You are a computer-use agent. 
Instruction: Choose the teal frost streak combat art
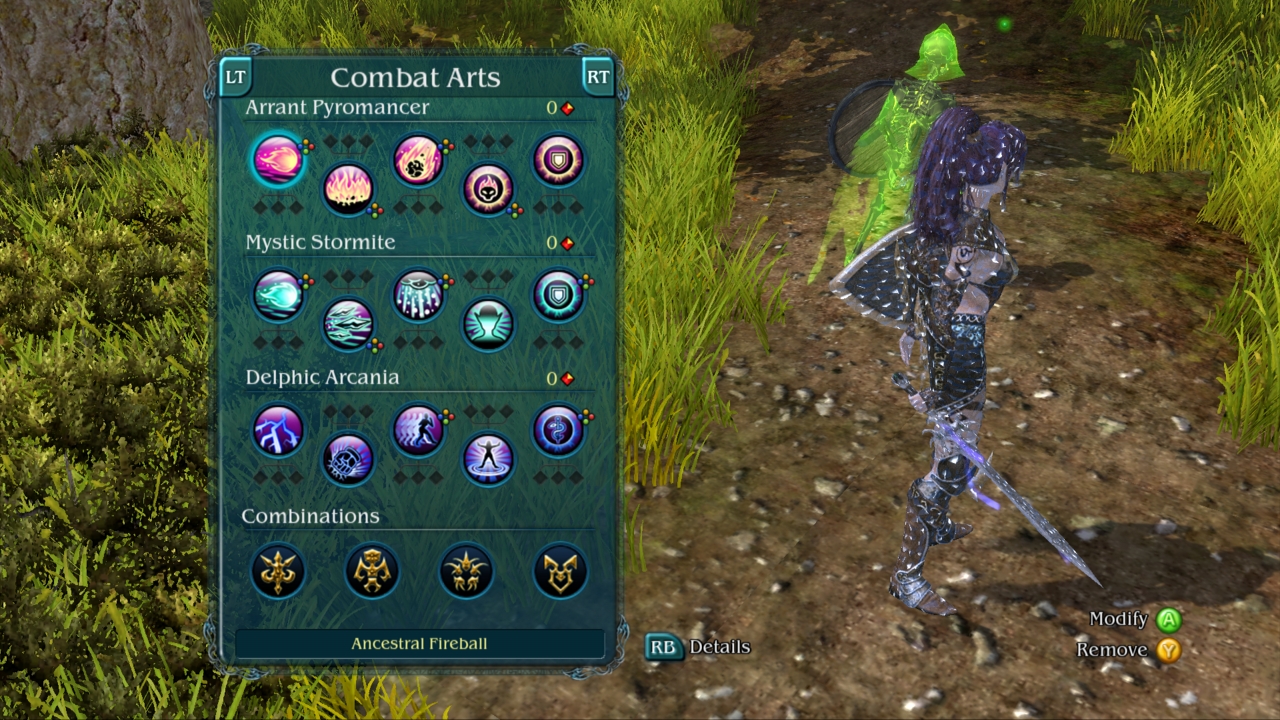(x=278, y=296)
